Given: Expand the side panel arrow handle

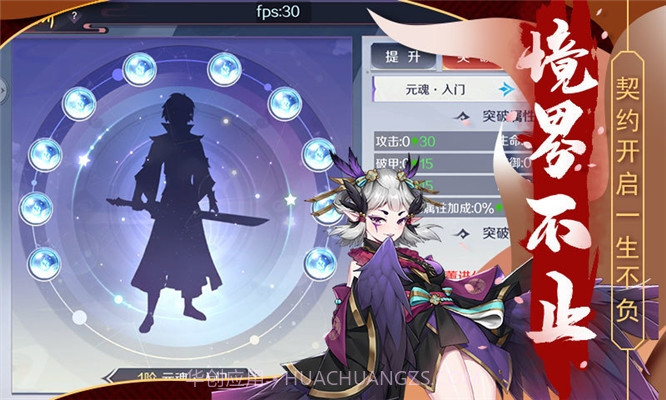Looking at the screenshot, I should click(4, 89).
